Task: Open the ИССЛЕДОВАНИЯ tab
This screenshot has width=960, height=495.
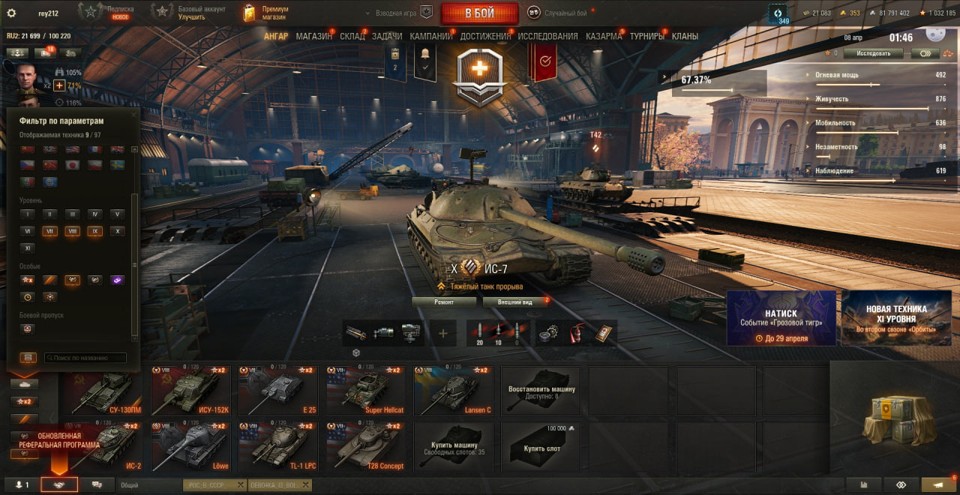Action: pyautogui.click(x=548, y=36)
